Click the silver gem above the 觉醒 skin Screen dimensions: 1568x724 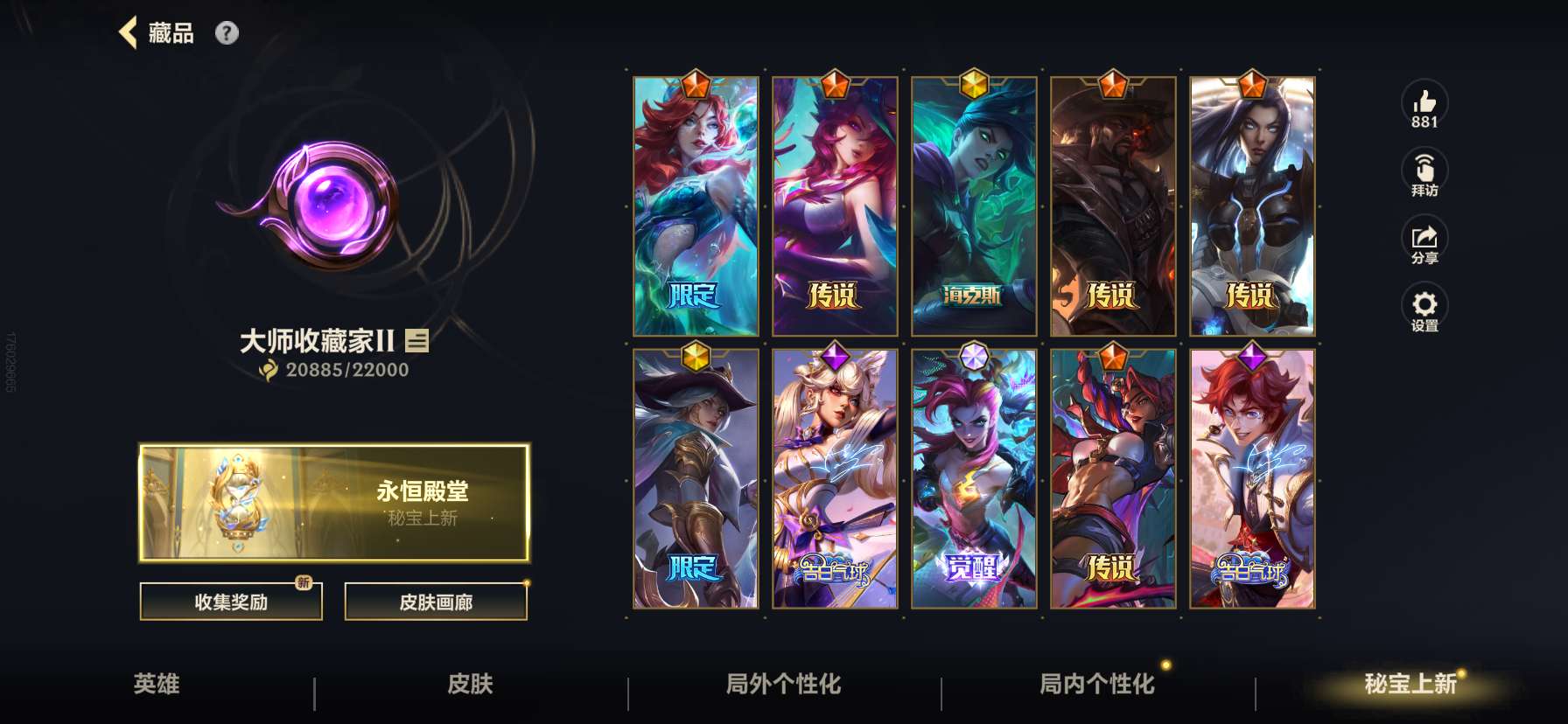click(x=974, y=355)
